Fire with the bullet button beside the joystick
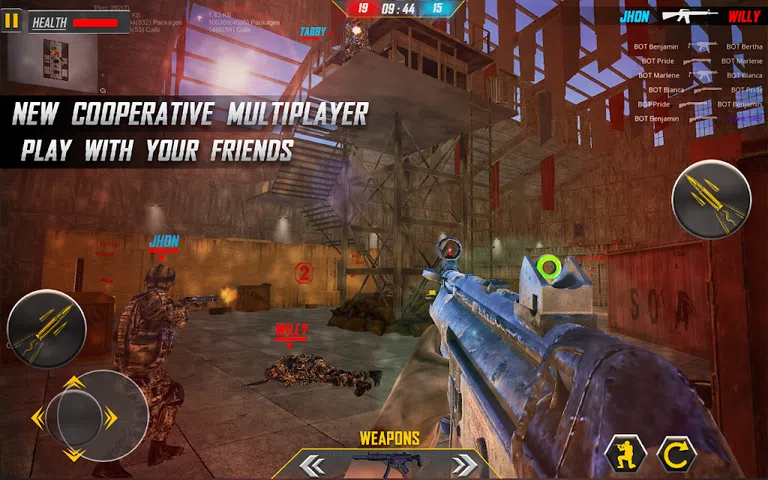The height and width of the screenshot is (480, 768). point(45,328)
